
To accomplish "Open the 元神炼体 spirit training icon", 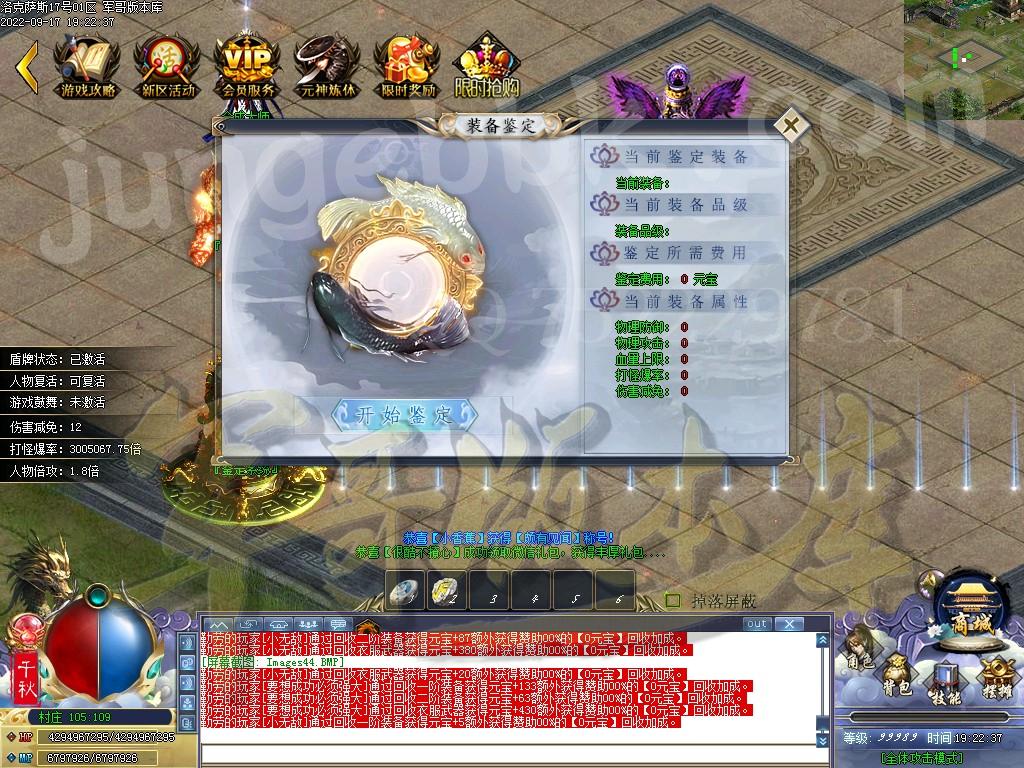I will pos(327,66).
